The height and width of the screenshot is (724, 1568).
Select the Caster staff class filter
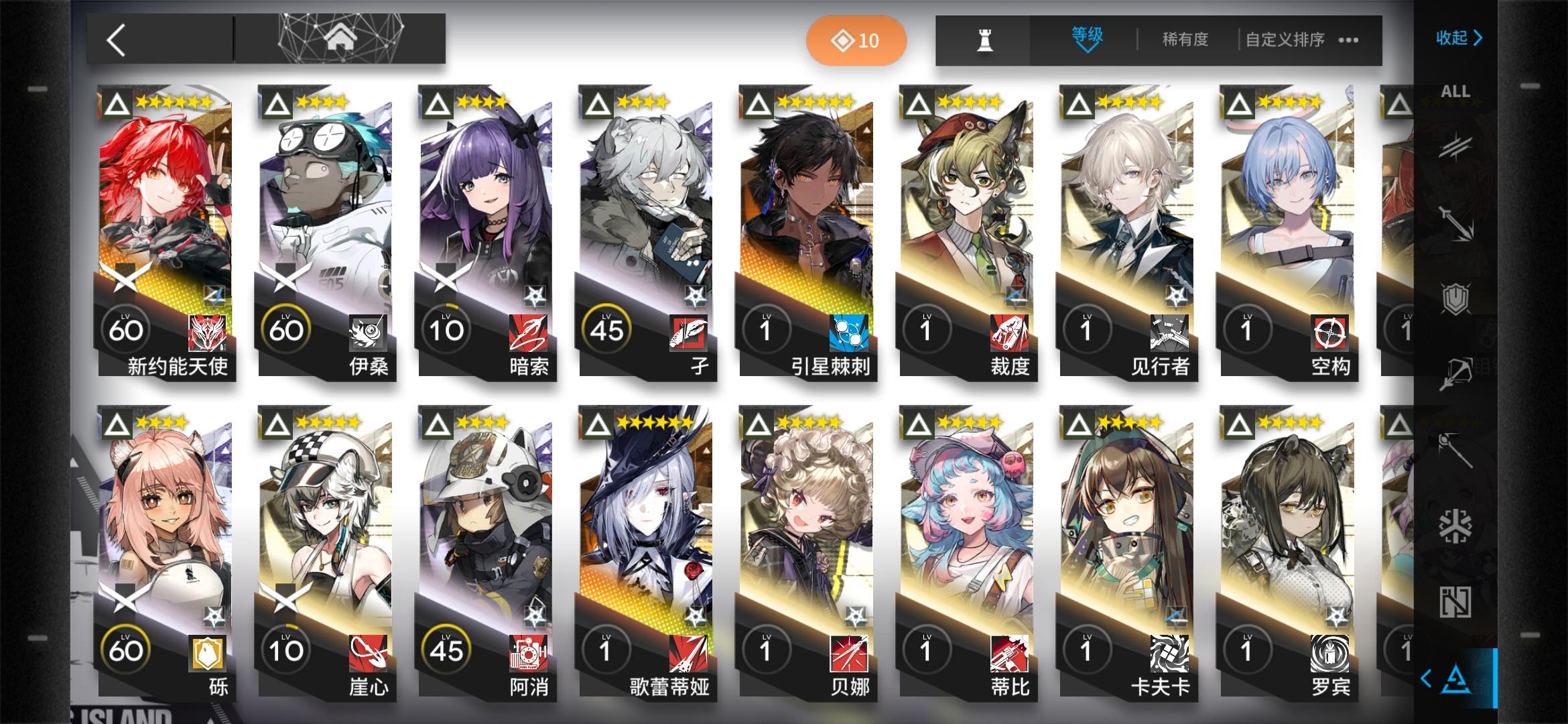[1456, 450]
